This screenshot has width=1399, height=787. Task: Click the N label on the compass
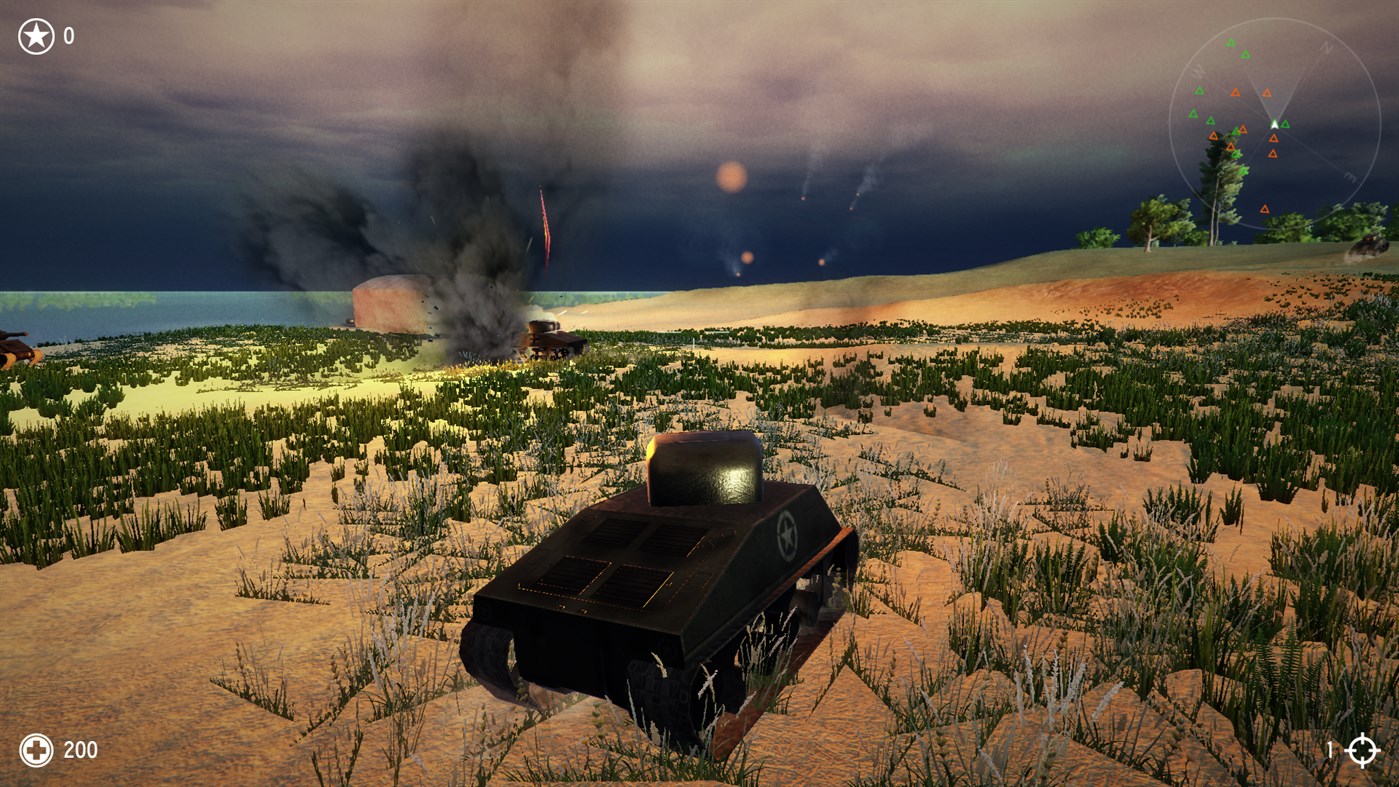[1325, 47]
